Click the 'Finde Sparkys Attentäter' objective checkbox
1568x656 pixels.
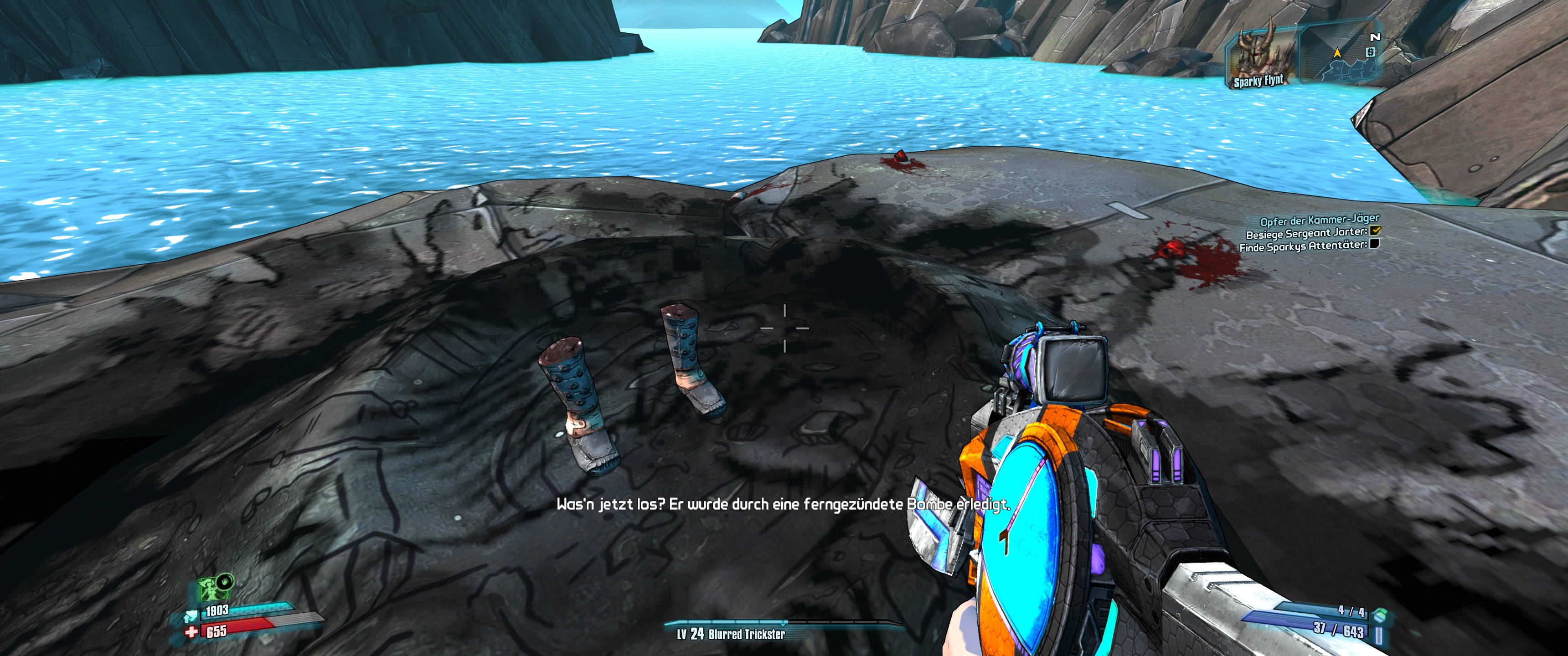pos(1374,244)
